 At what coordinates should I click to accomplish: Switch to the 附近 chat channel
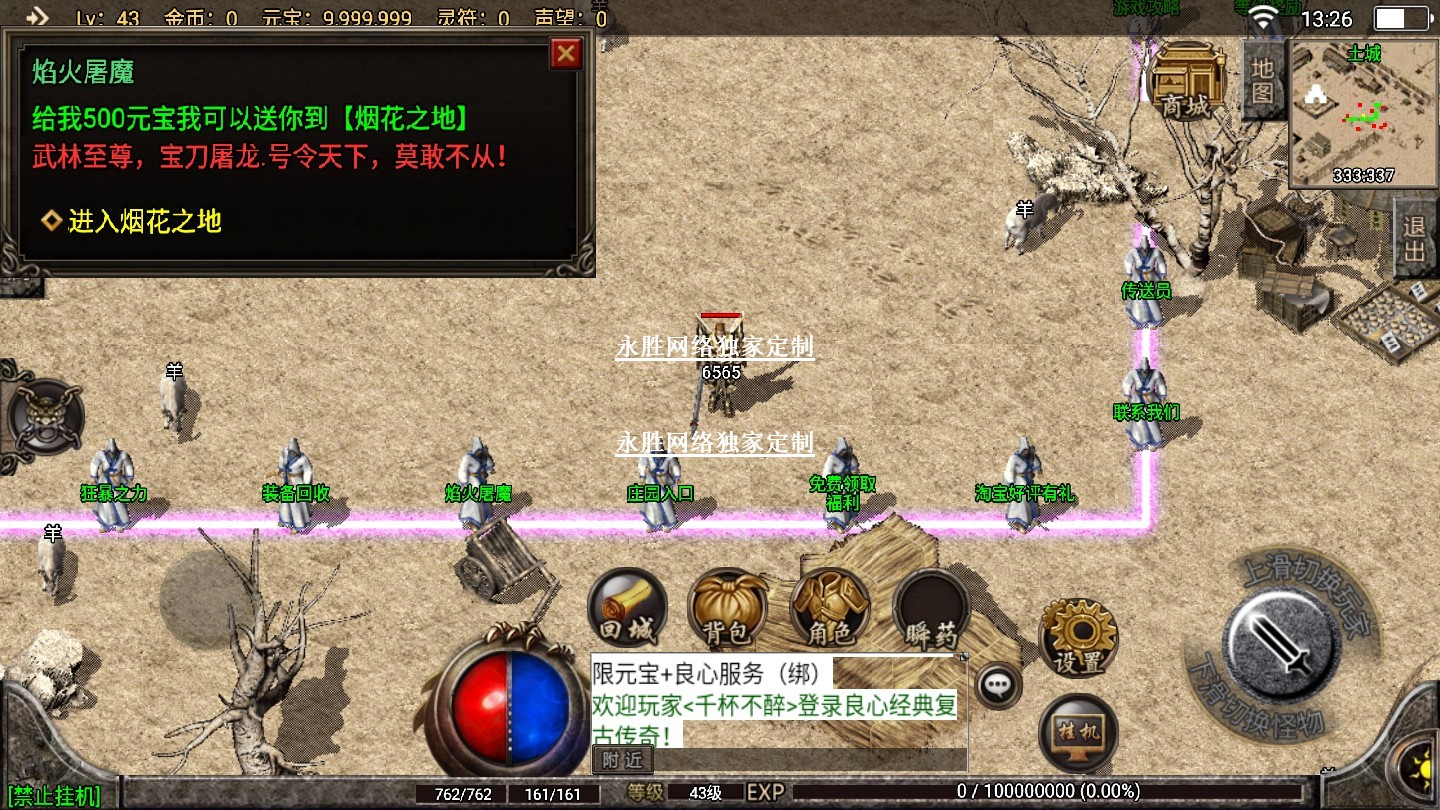point(623,760)
